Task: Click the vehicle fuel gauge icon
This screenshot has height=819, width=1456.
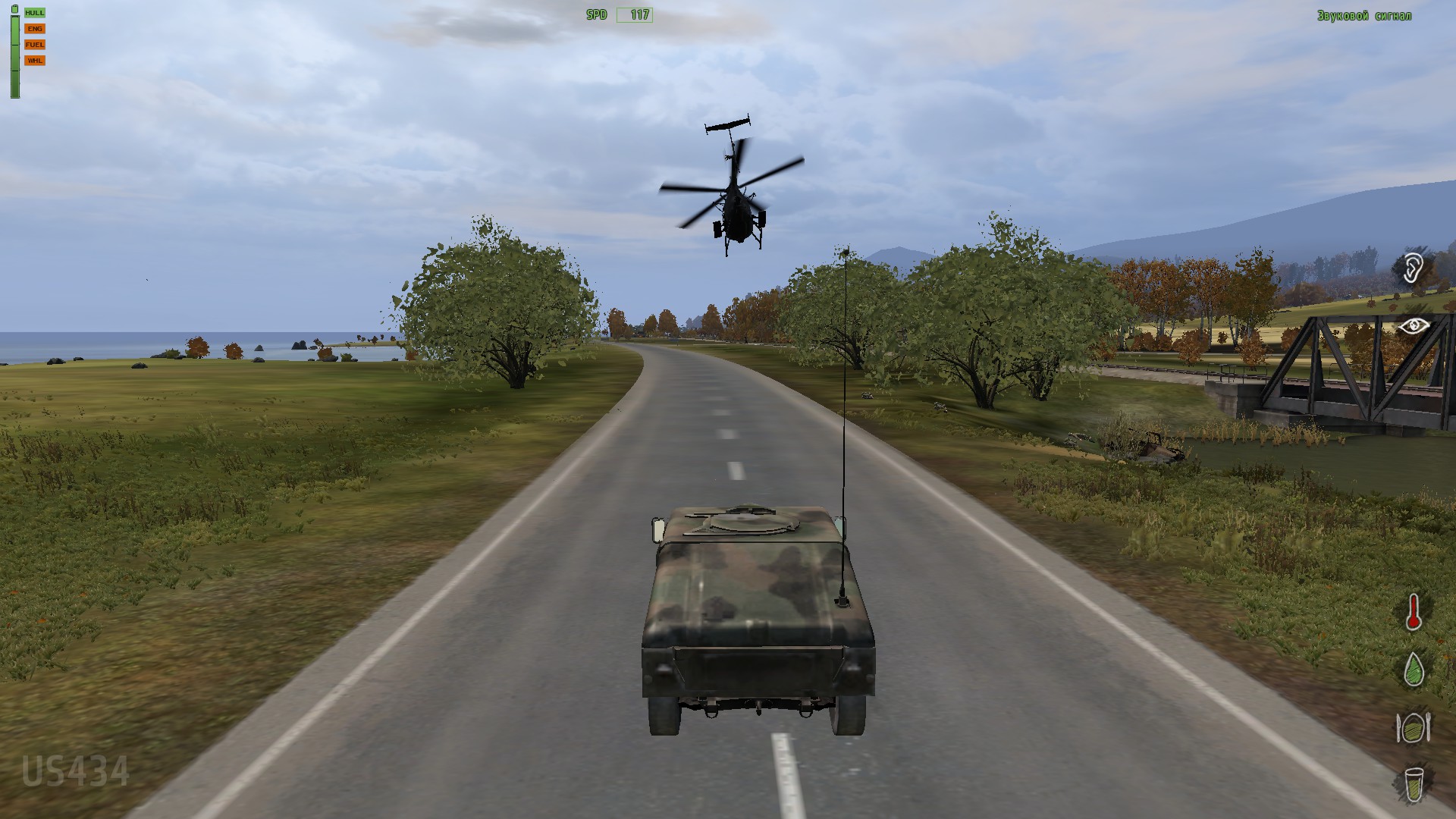Action: [33, 44]
